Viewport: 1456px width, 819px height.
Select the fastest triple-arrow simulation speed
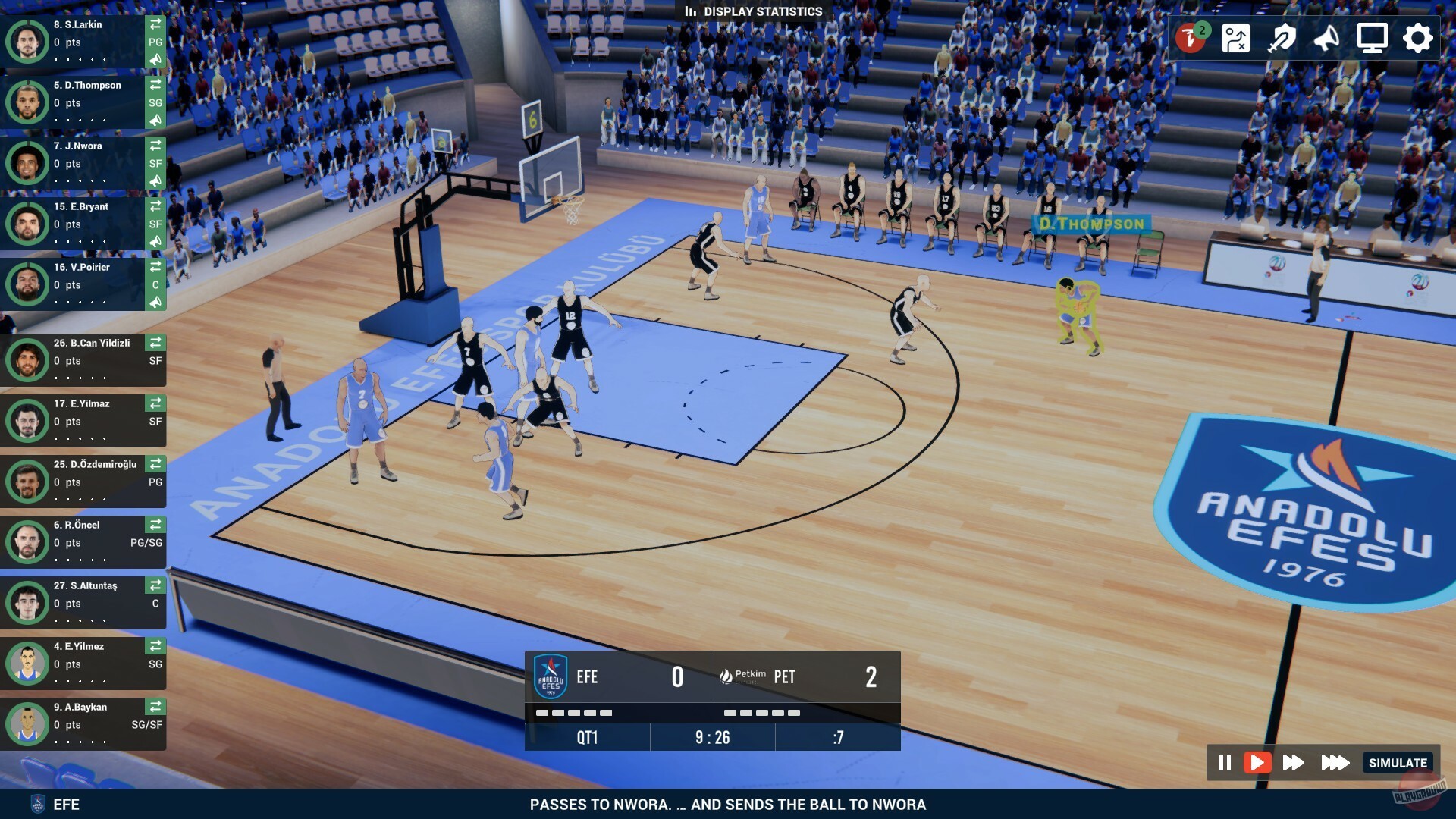[1335, 763]
